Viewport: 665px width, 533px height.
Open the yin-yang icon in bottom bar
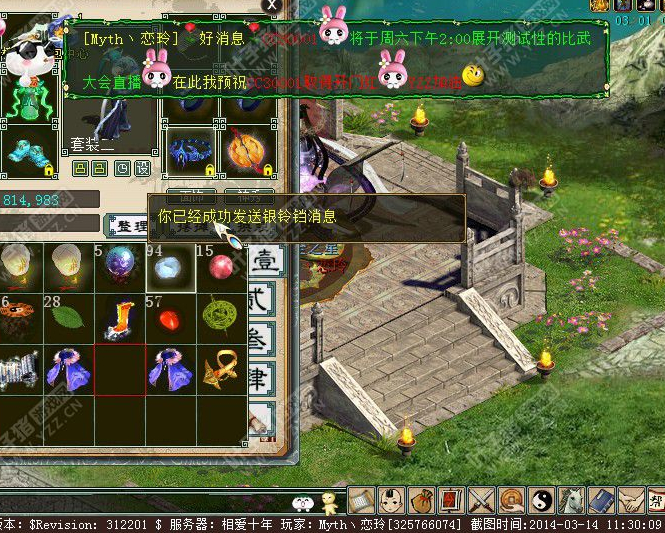(x=541, y=499)
